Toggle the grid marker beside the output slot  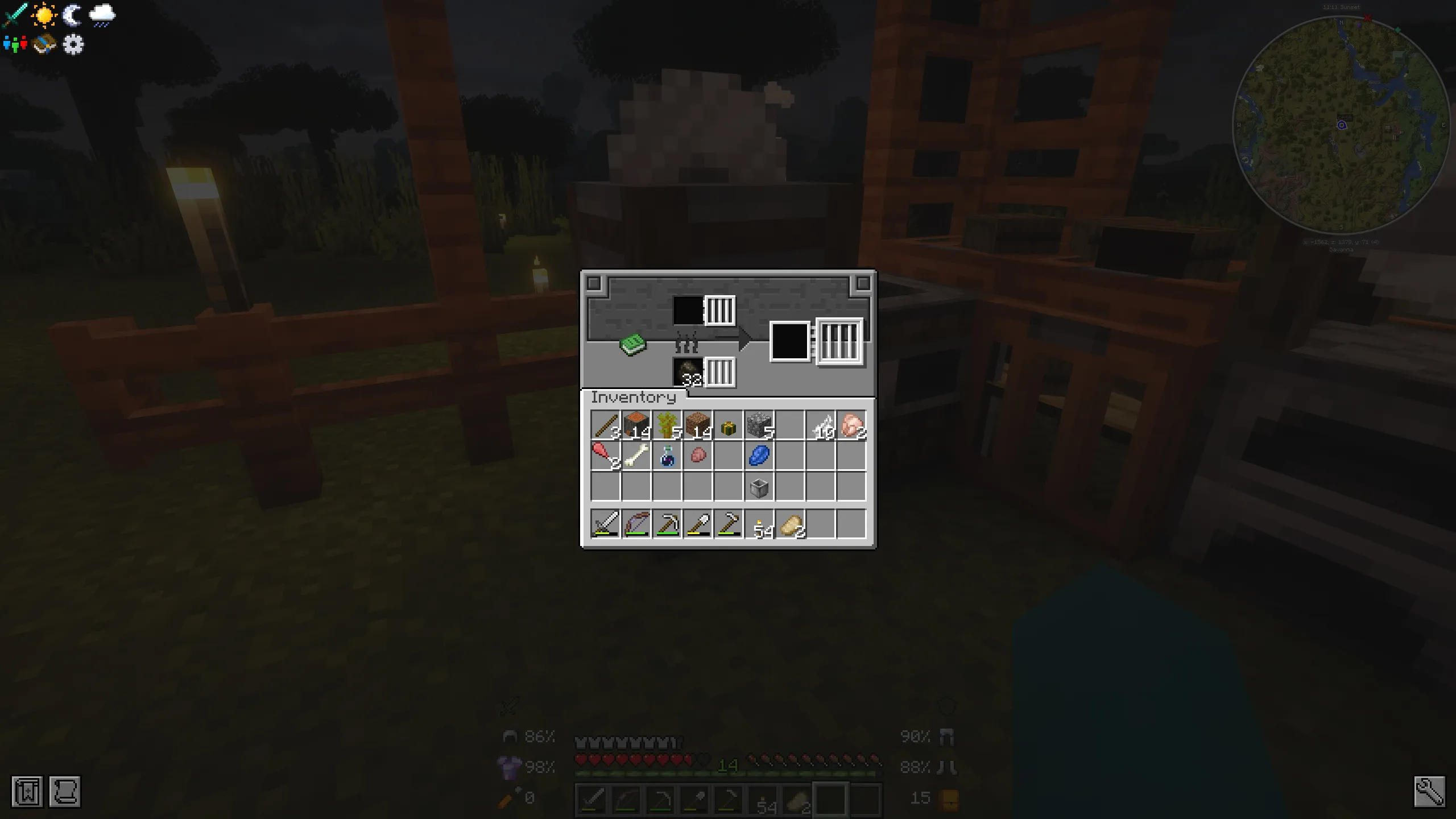[x=838, y=342]
